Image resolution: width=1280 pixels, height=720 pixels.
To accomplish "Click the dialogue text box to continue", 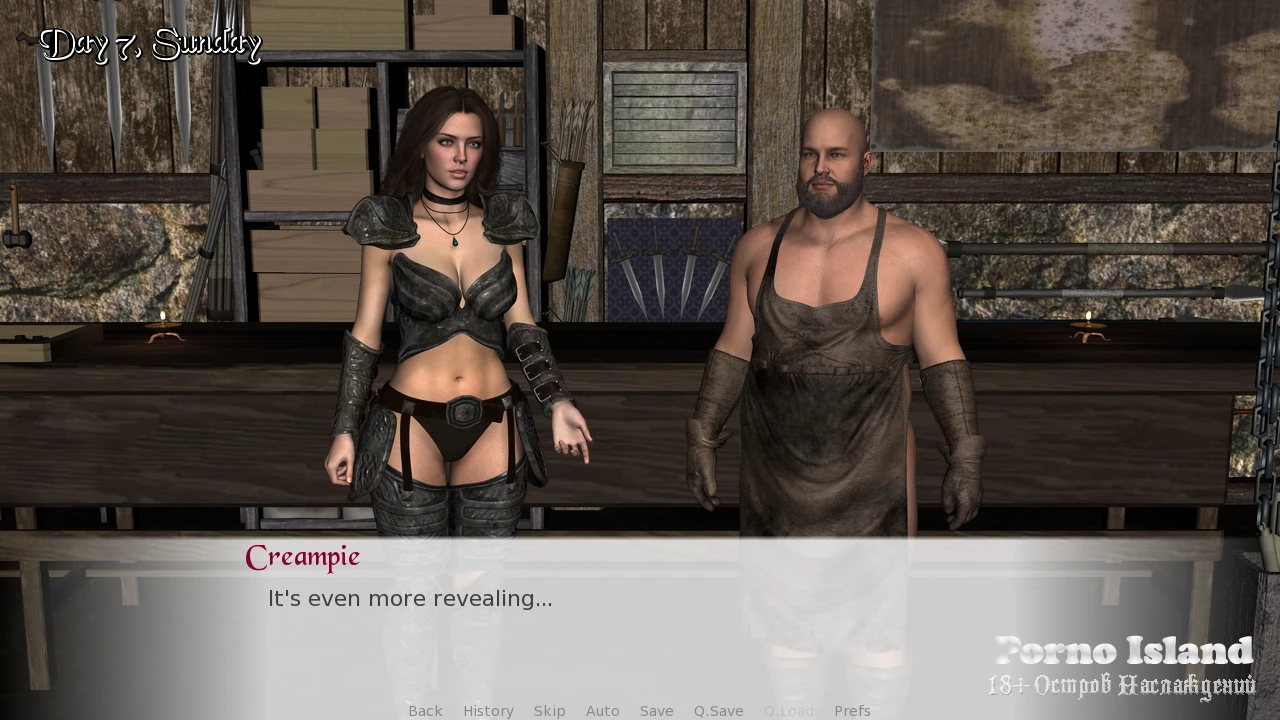I will point(640,620).
